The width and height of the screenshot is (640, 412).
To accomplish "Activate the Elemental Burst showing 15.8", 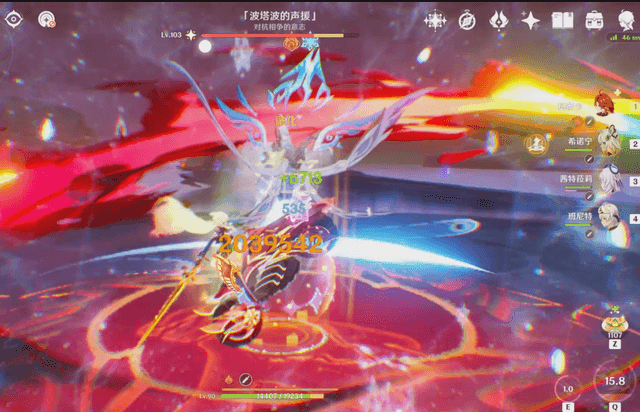I will click(x=614, y=381).
